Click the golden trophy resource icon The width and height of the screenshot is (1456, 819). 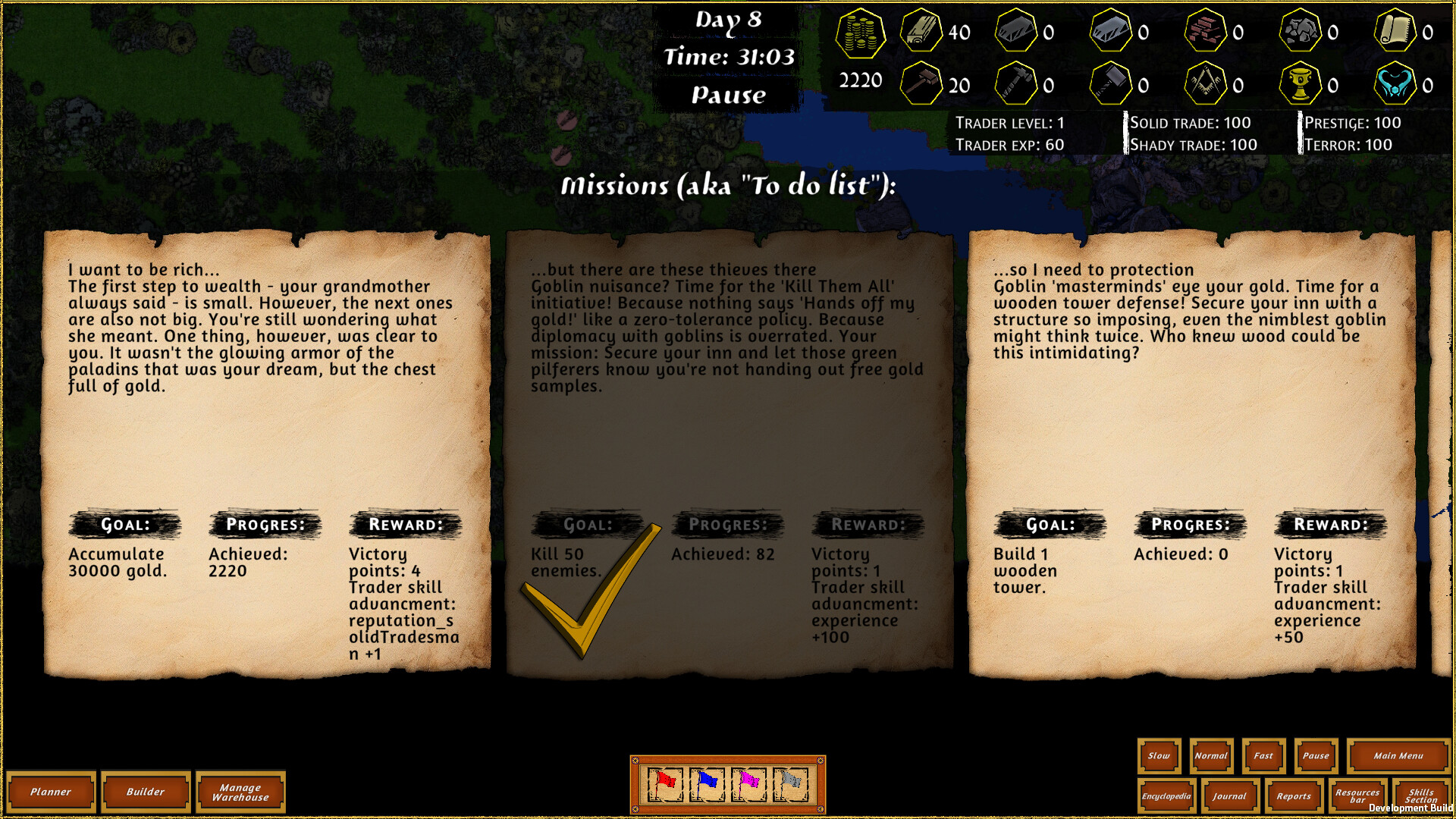click(x=1301, y=83)
